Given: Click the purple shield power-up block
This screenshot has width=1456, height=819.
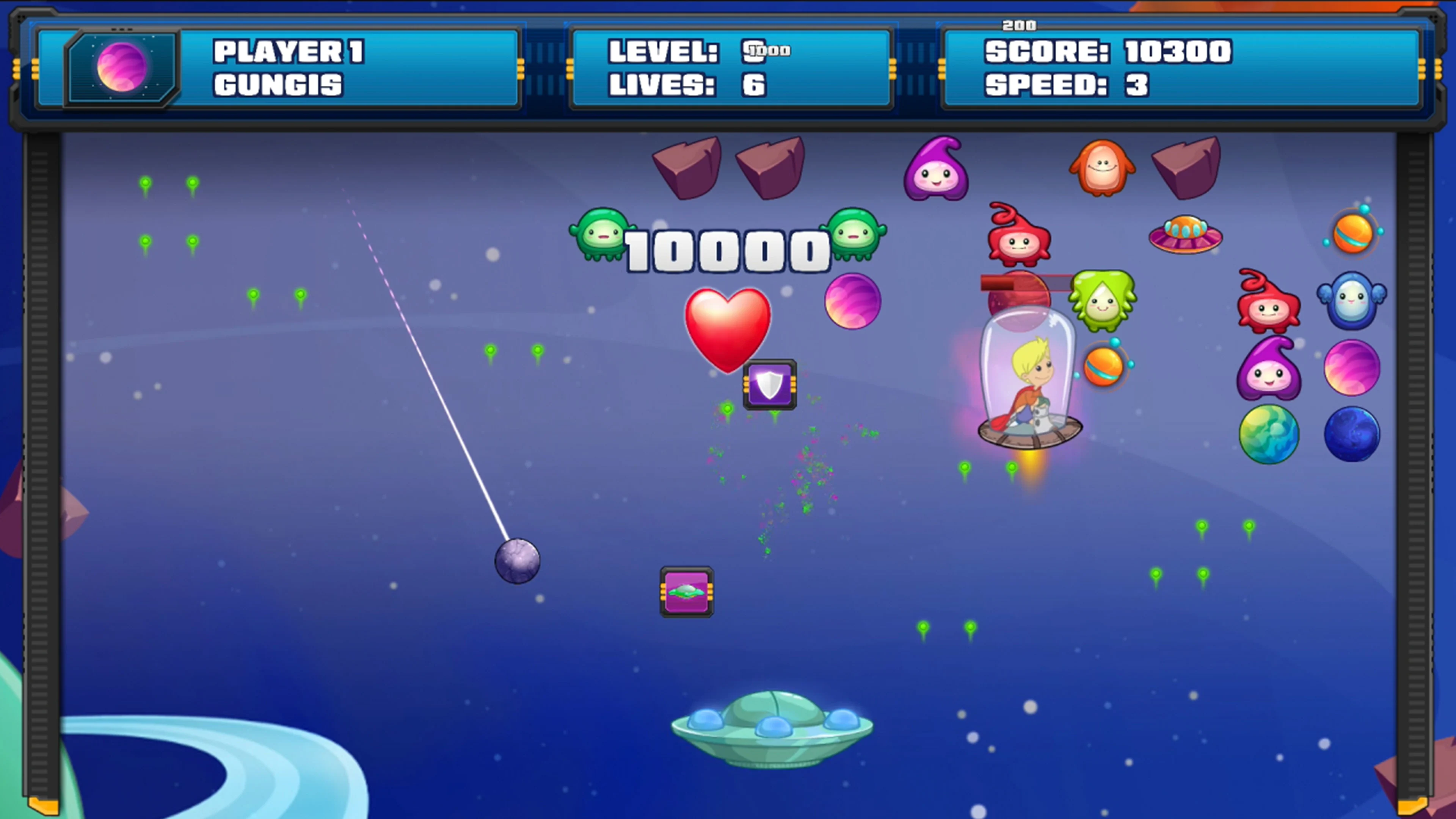Looking at the screenshot, I should (x=770, y=385).
